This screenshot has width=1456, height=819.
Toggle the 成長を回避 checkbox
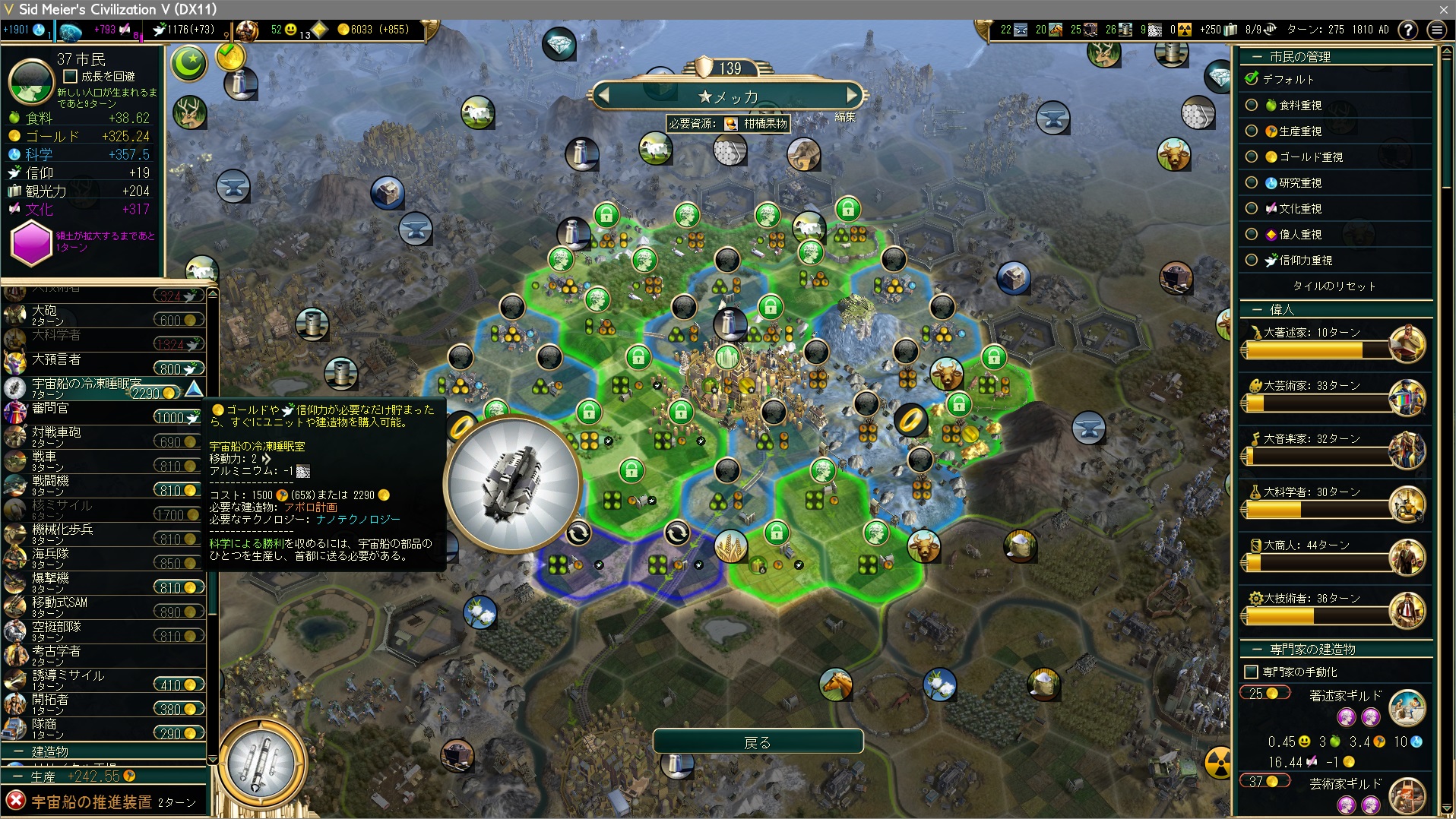click(71, 76)
